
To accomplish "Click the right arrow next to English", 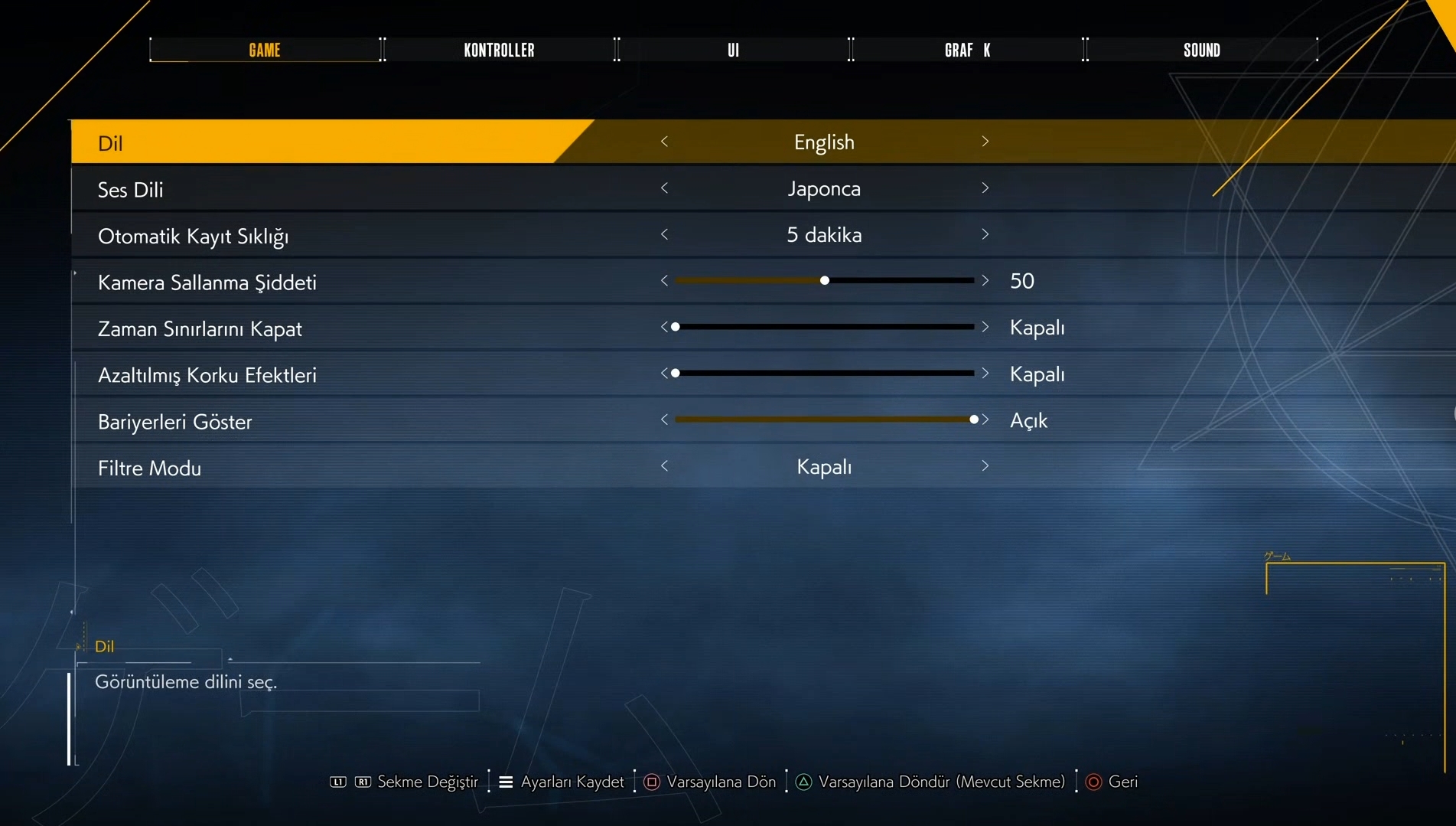I will [985, 142].
